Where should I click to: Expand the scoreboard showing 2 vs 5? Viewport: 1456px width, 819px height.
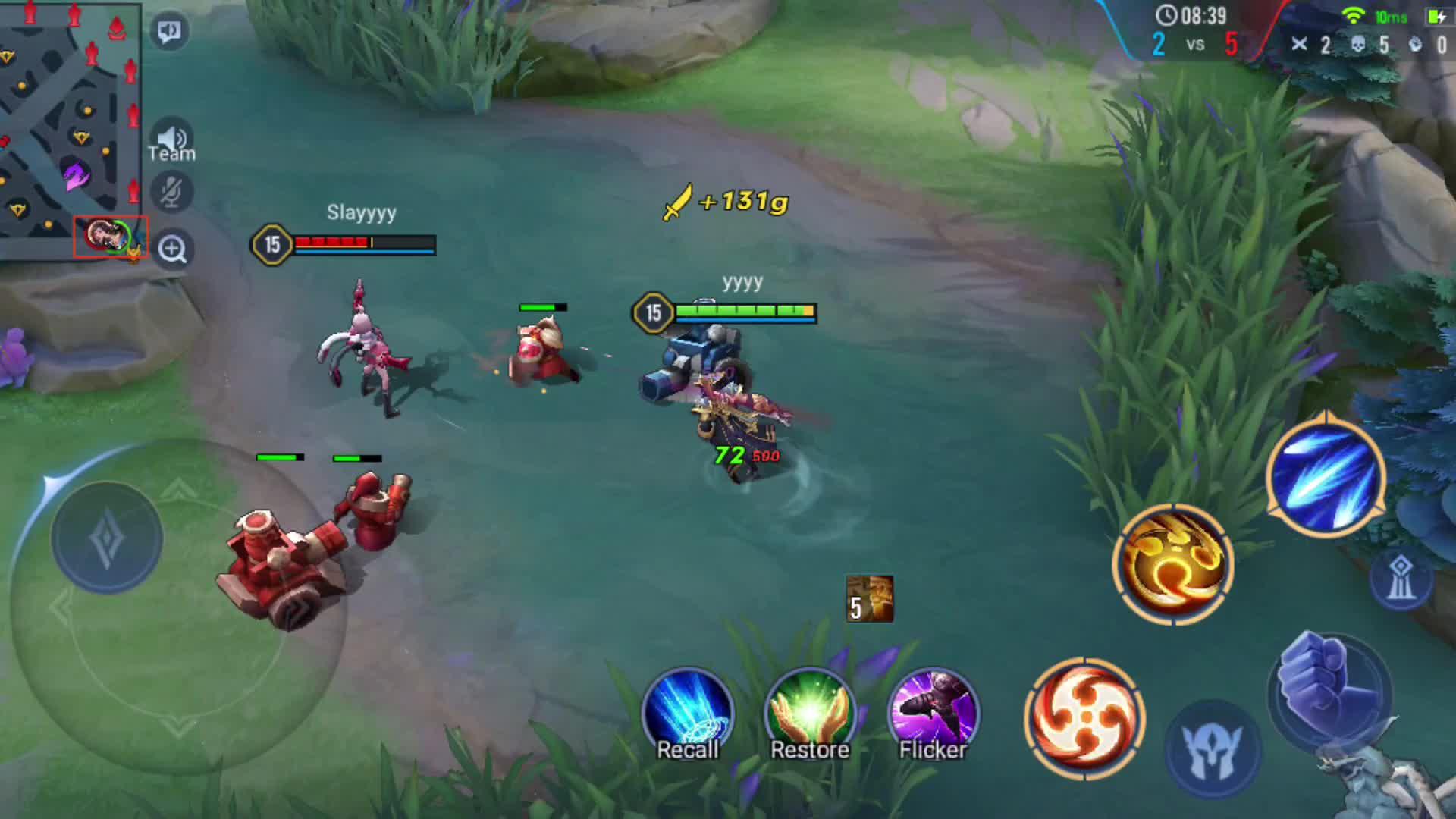click(1196, 45)
